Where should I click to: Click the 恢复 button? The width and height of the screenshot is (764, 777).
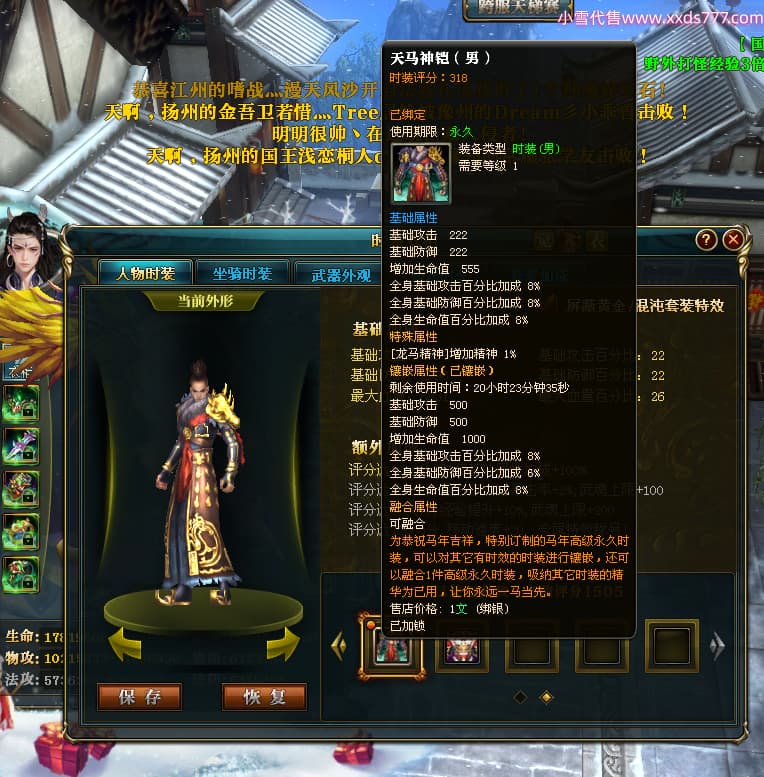pos(264,697)
